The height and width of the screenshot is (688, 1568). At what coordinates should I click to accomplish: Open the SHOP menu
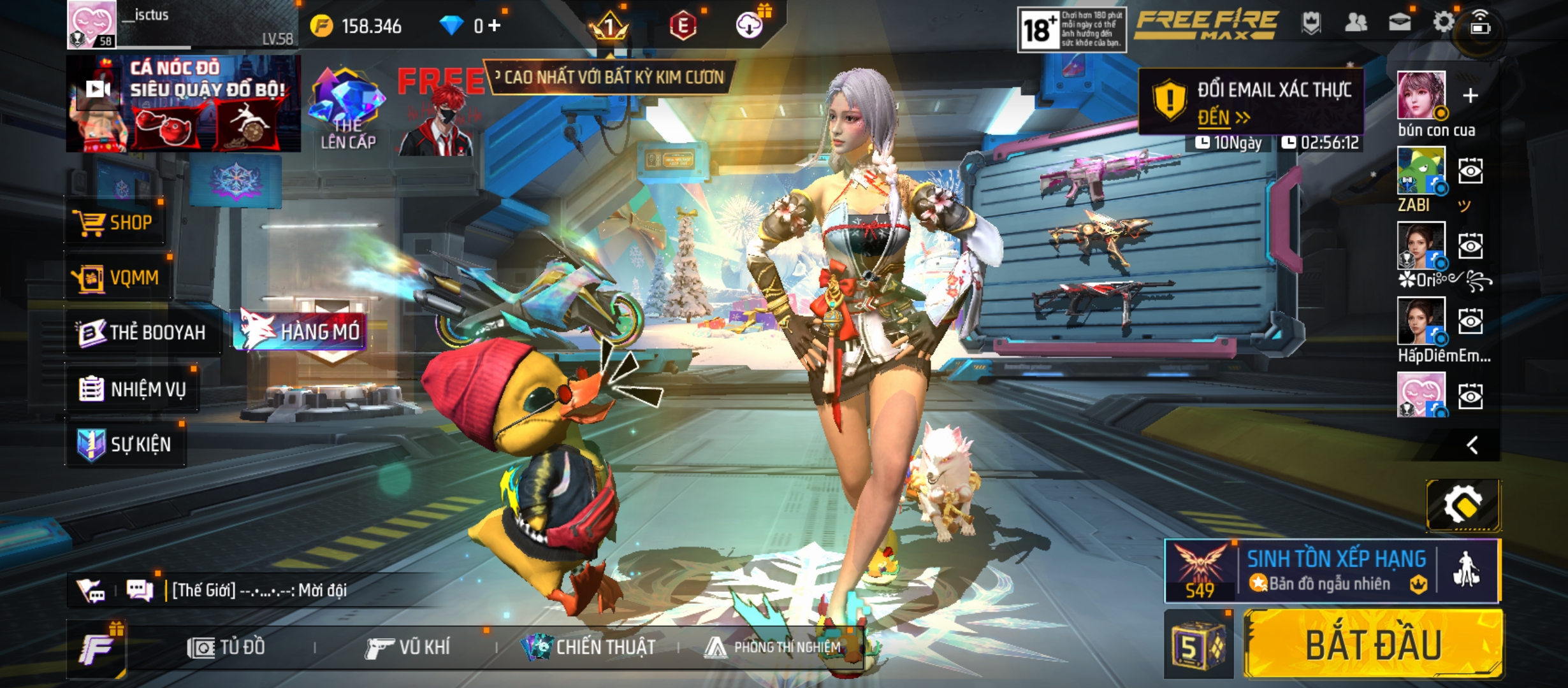point(115,223)
